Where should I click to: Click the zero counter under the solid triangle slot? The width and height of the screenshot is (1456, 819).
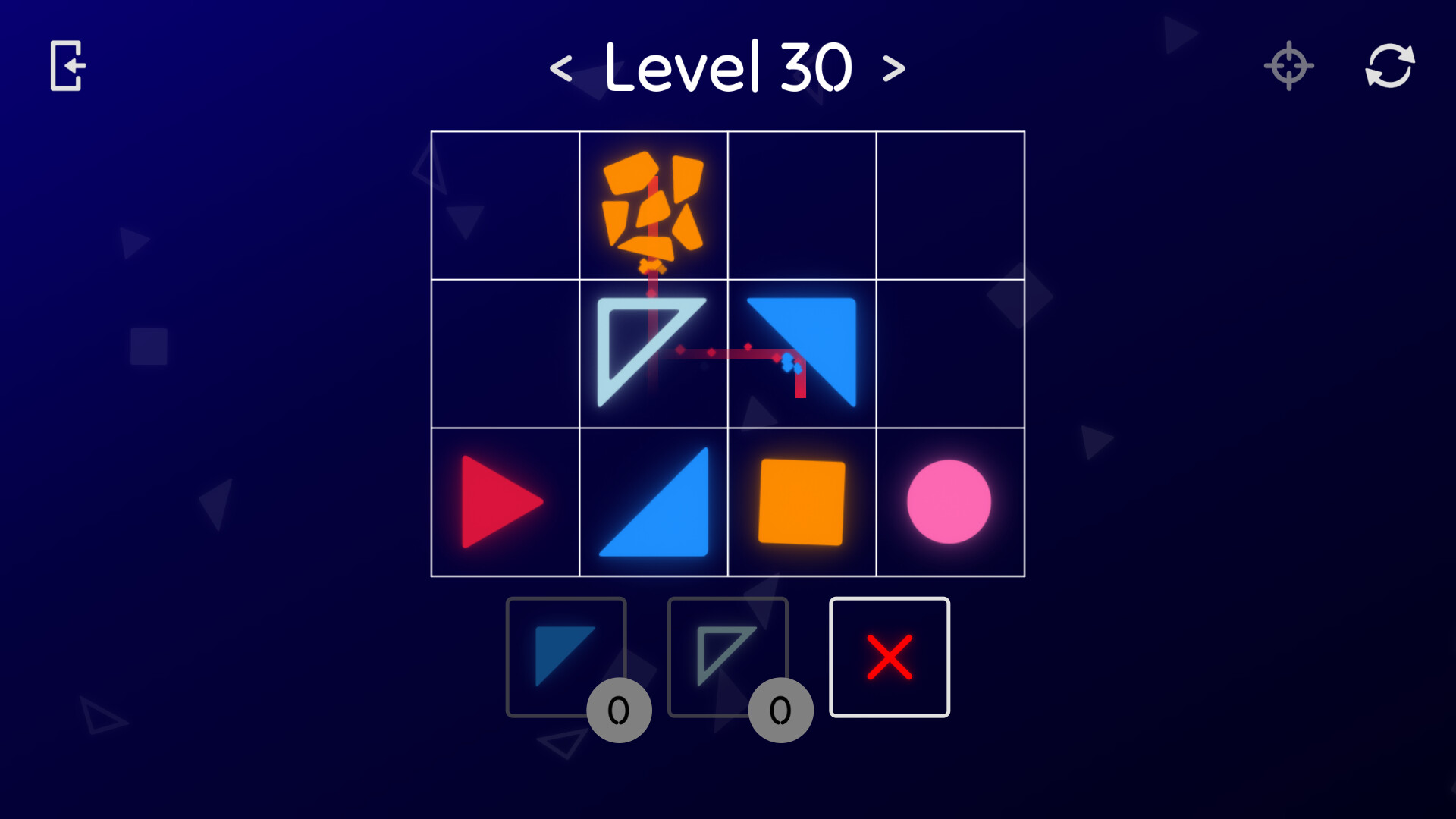tap(618, 708)
